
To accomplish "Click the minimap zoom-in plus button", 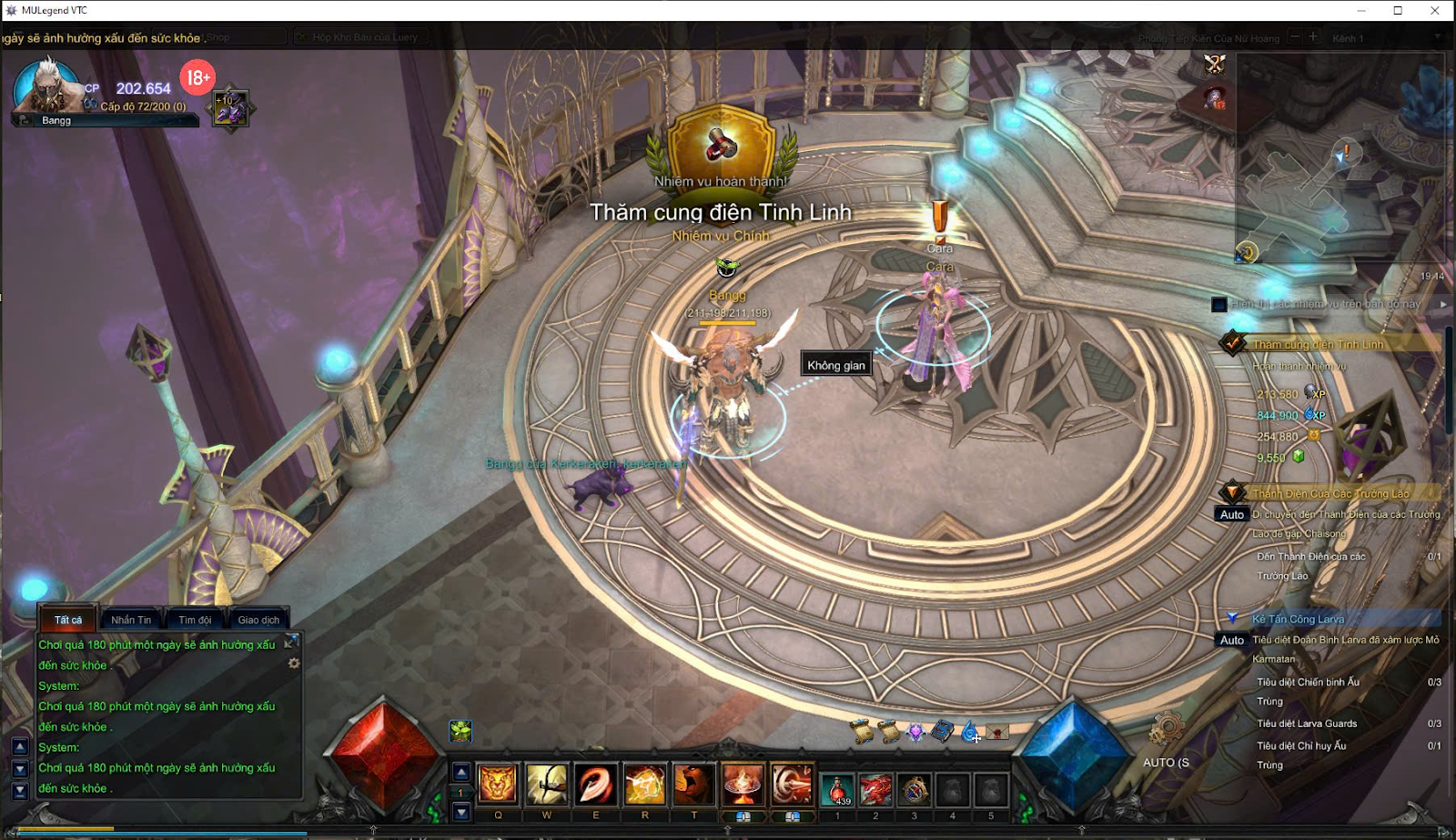I will point(1313,37).
